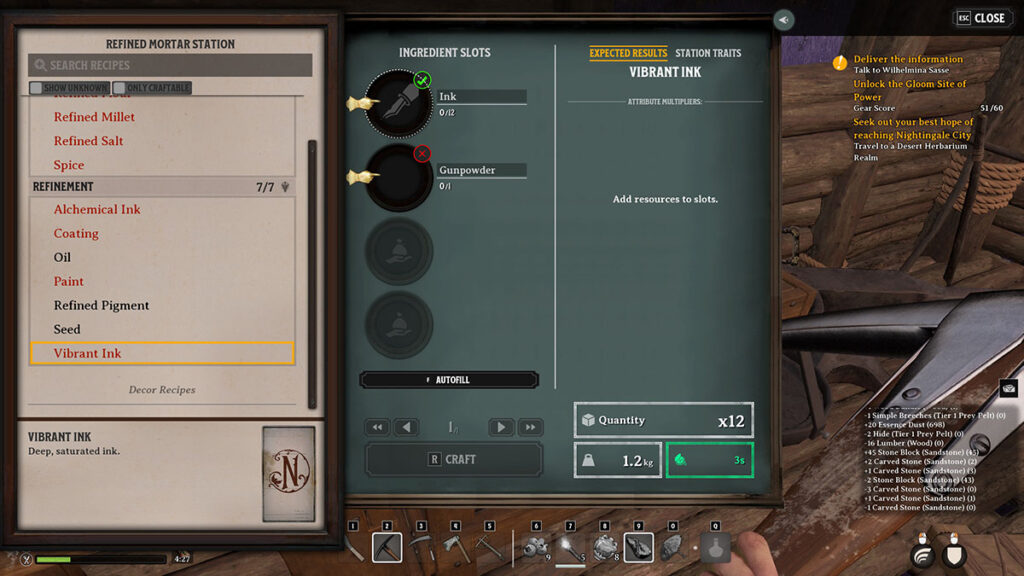Select the Seed recipe
Image resolution: width=1024 pixels, height=576 pixels.
(67, 329)
